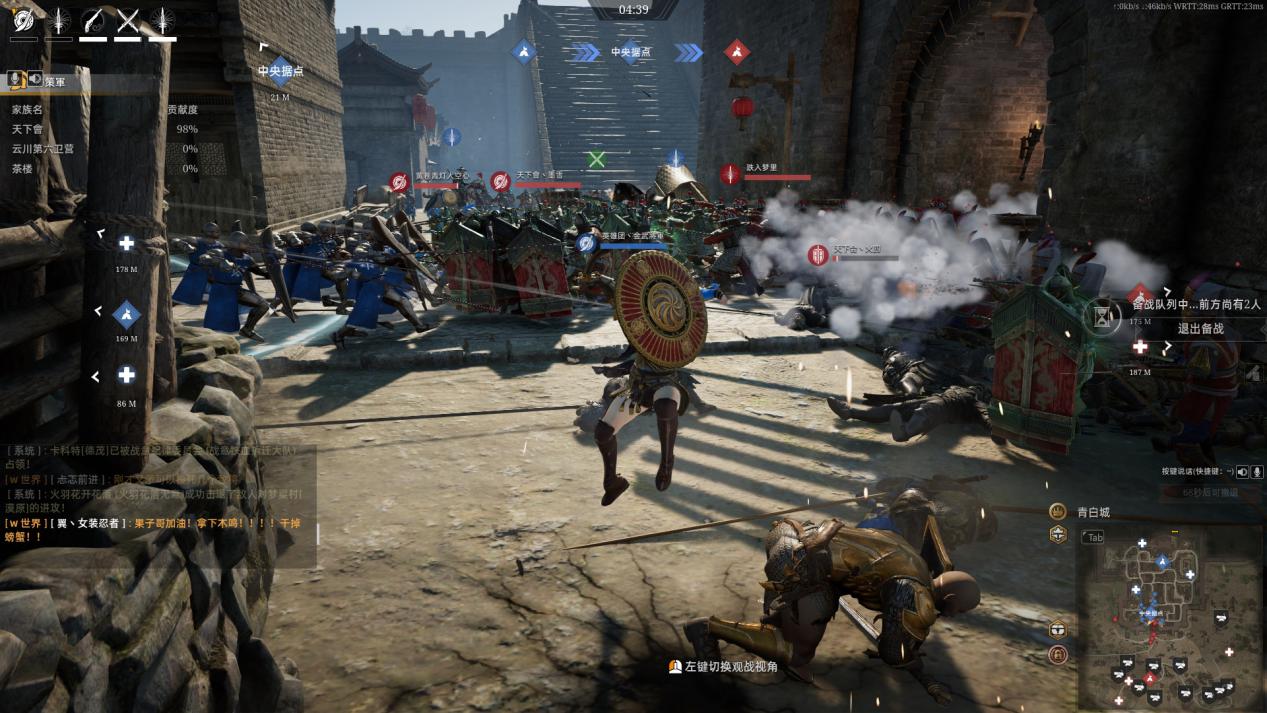Image resolution: width=1267 pixels, height=713 pixels.
Task: Click the 中央据点 objective marker at top center
Action: 631,51
